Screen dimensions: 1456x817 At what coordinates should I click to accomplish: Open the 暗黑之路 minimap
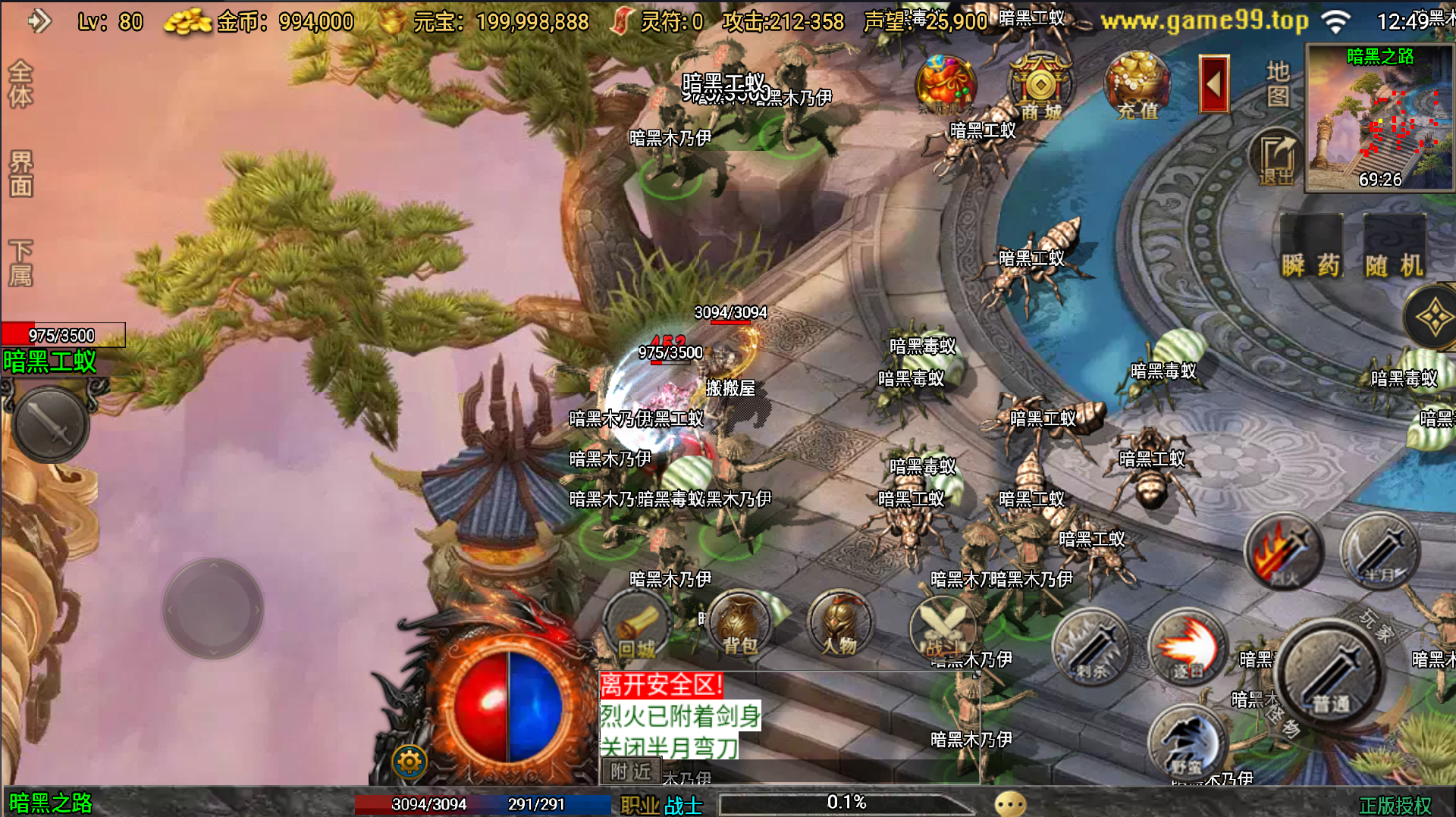click(1379, 117)
